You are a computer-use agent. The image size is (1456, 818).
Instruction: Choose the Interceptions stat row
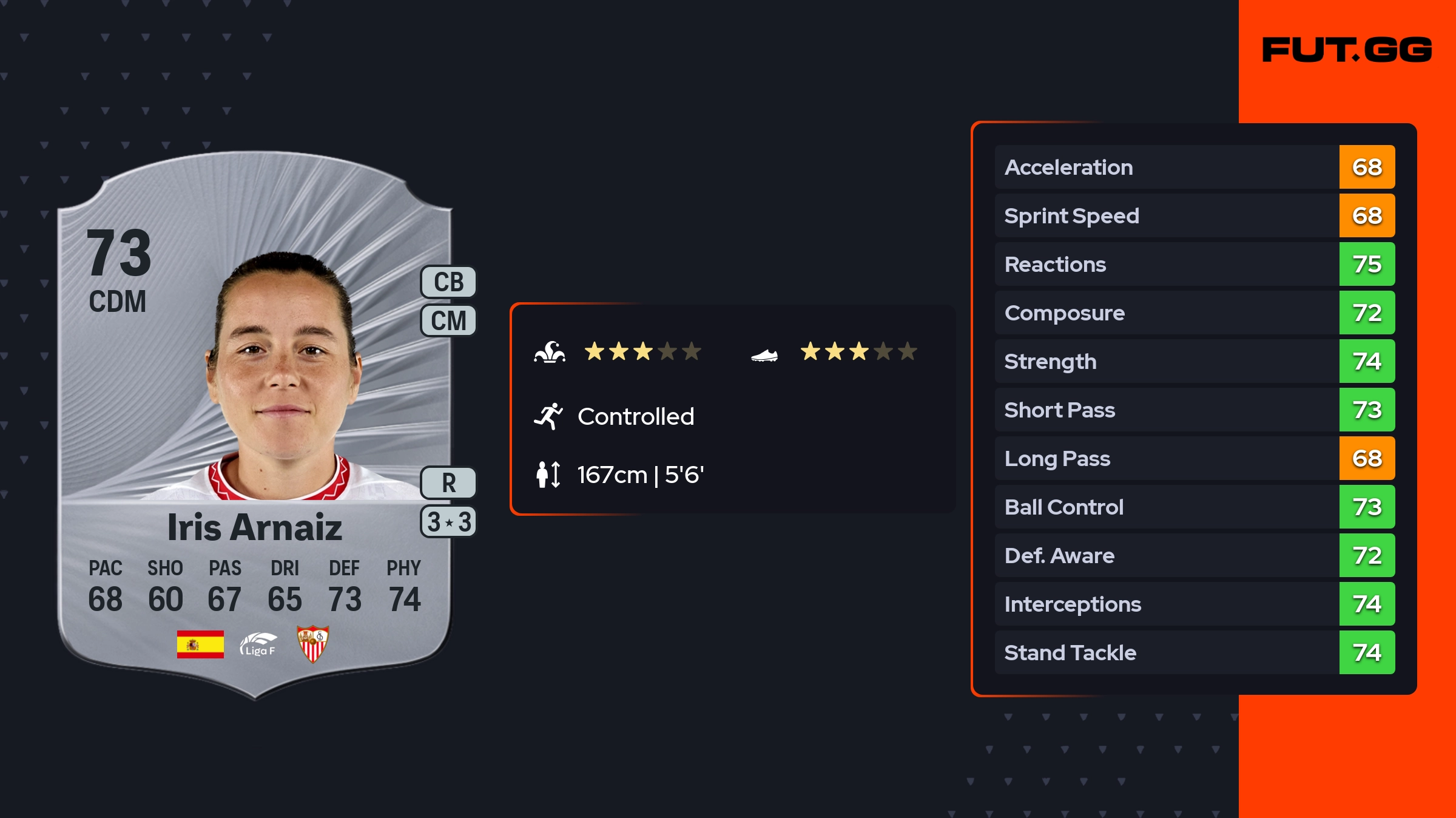(x=1194, y=604)
